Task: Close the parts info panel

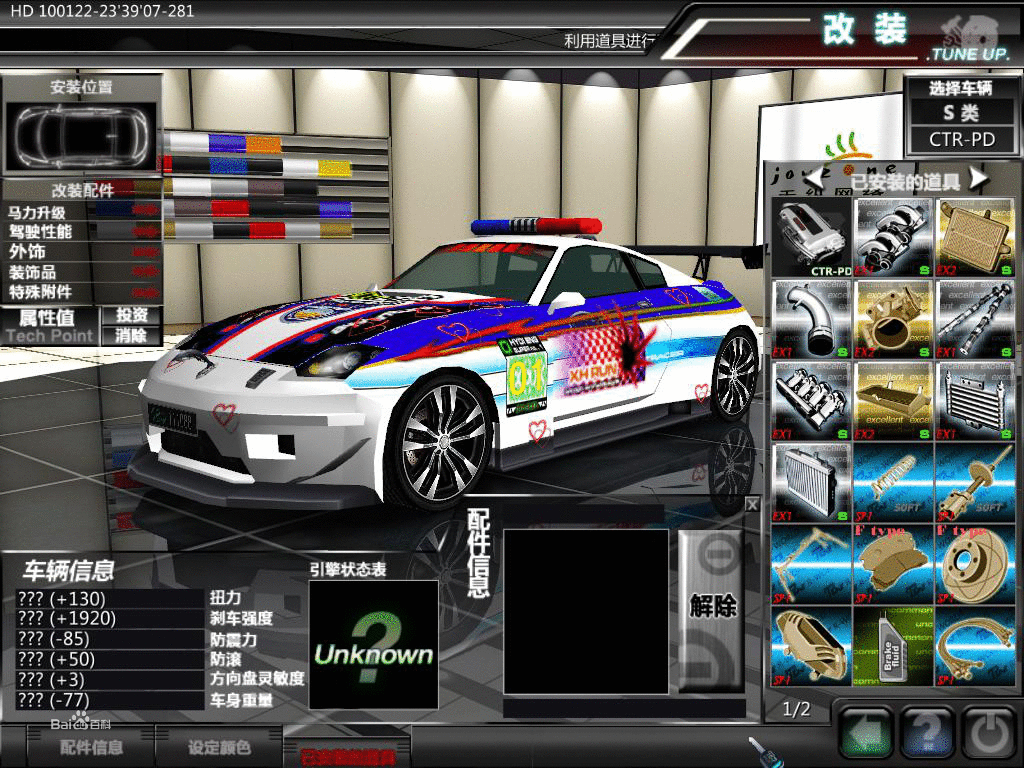Action: coord(752,505)
